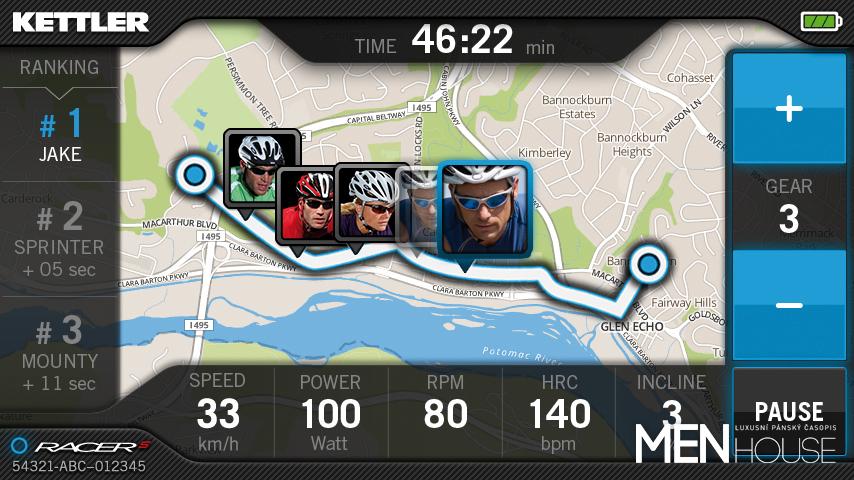Click the route finish marker near Glen Echo
854x480 pixels.
tap(650, 264)
